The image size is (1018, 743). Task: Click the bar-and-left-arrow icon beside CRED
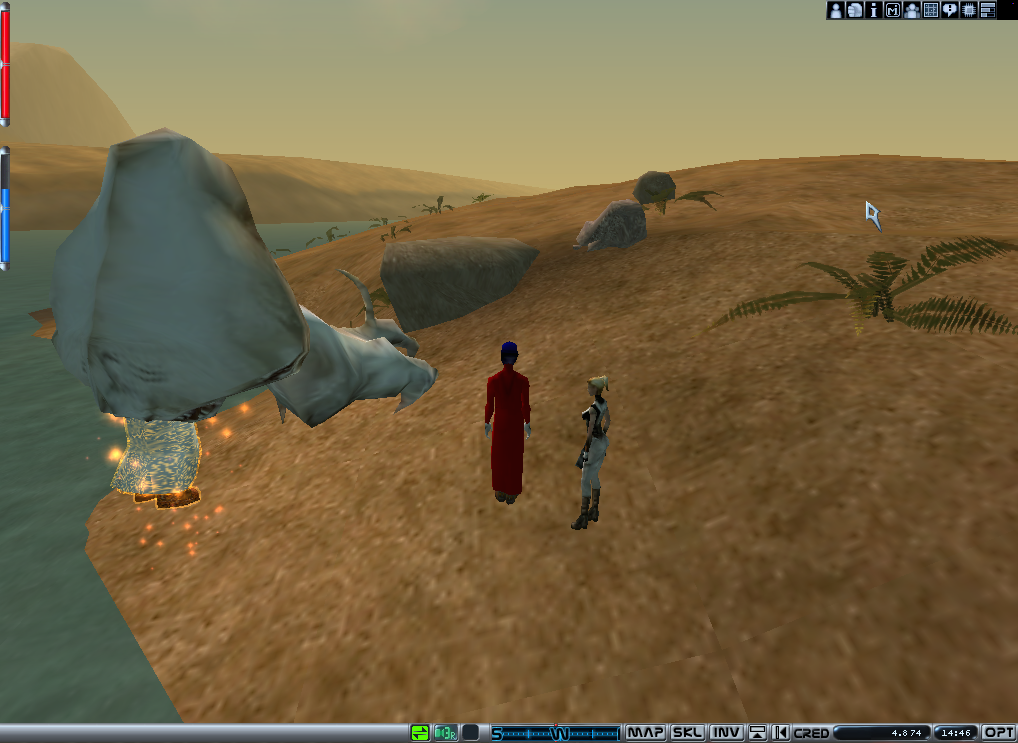[x=781, y=733]
